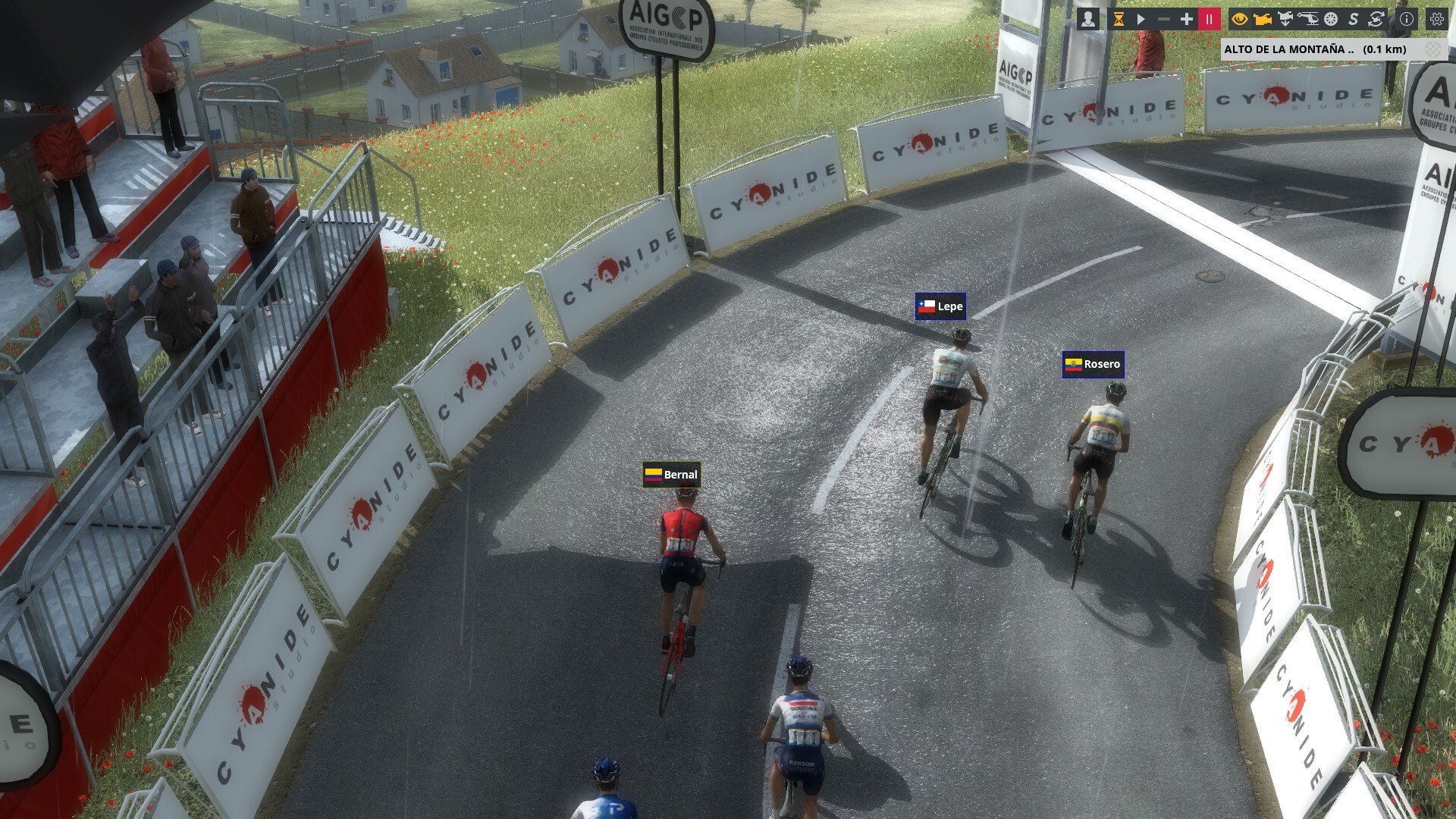This screenshot has height=819, width=1456.
Task: Resume the race with the play button
Action: point(1141,20)
